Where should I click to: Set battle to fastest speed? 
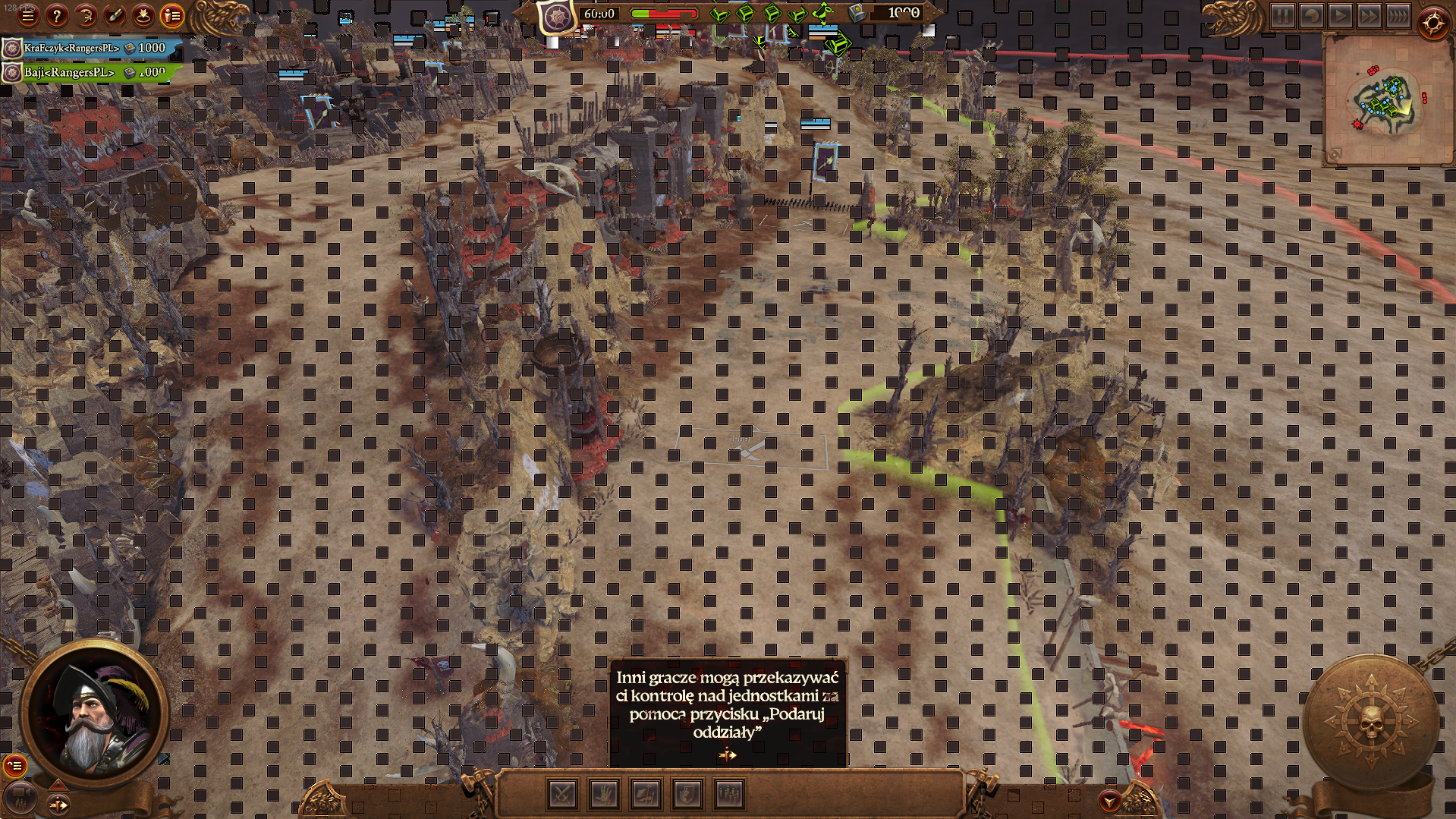1398,16
